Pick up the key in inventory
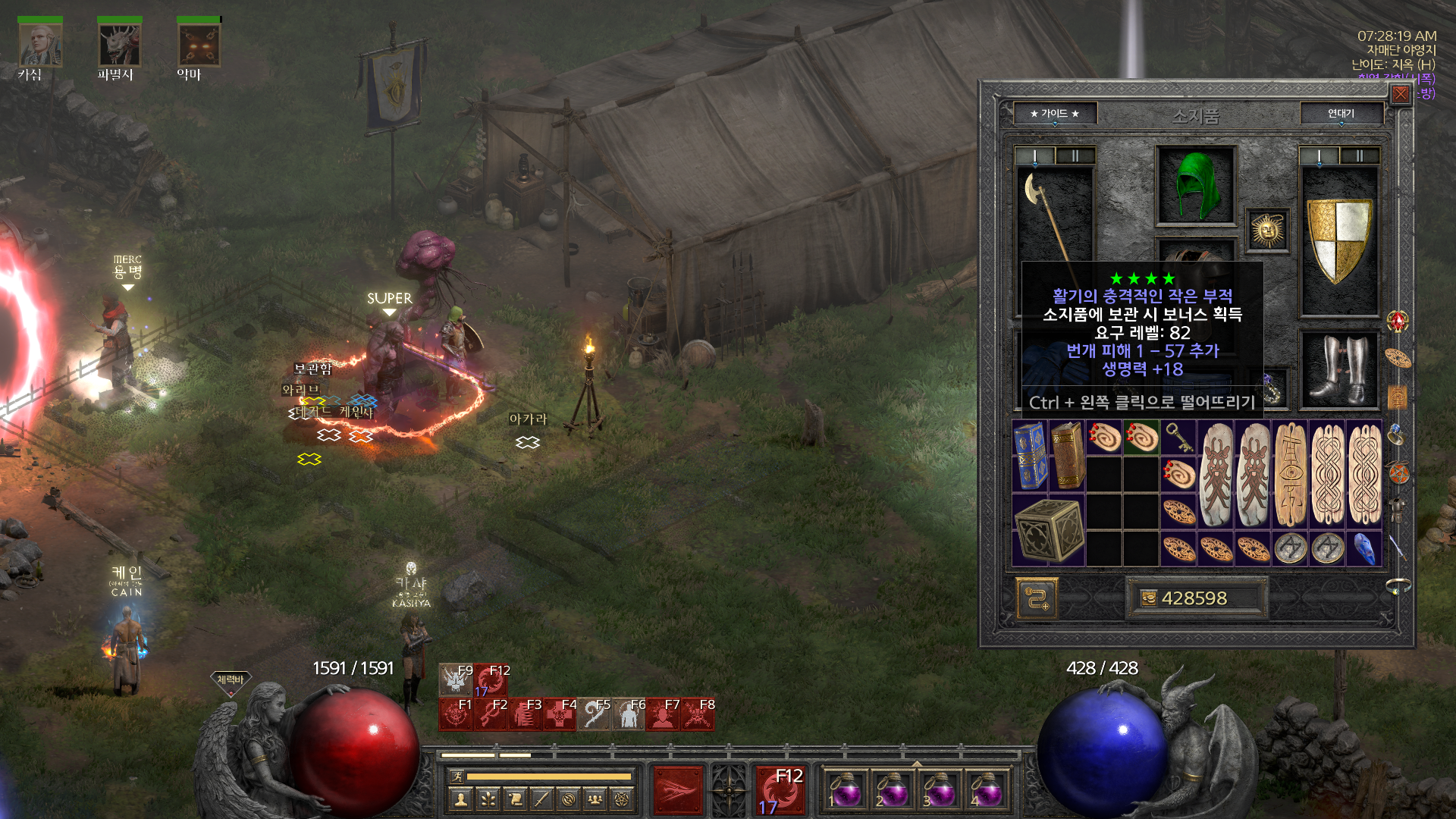The height and width of the screenshot is (819, 1456). [1178, 438]
